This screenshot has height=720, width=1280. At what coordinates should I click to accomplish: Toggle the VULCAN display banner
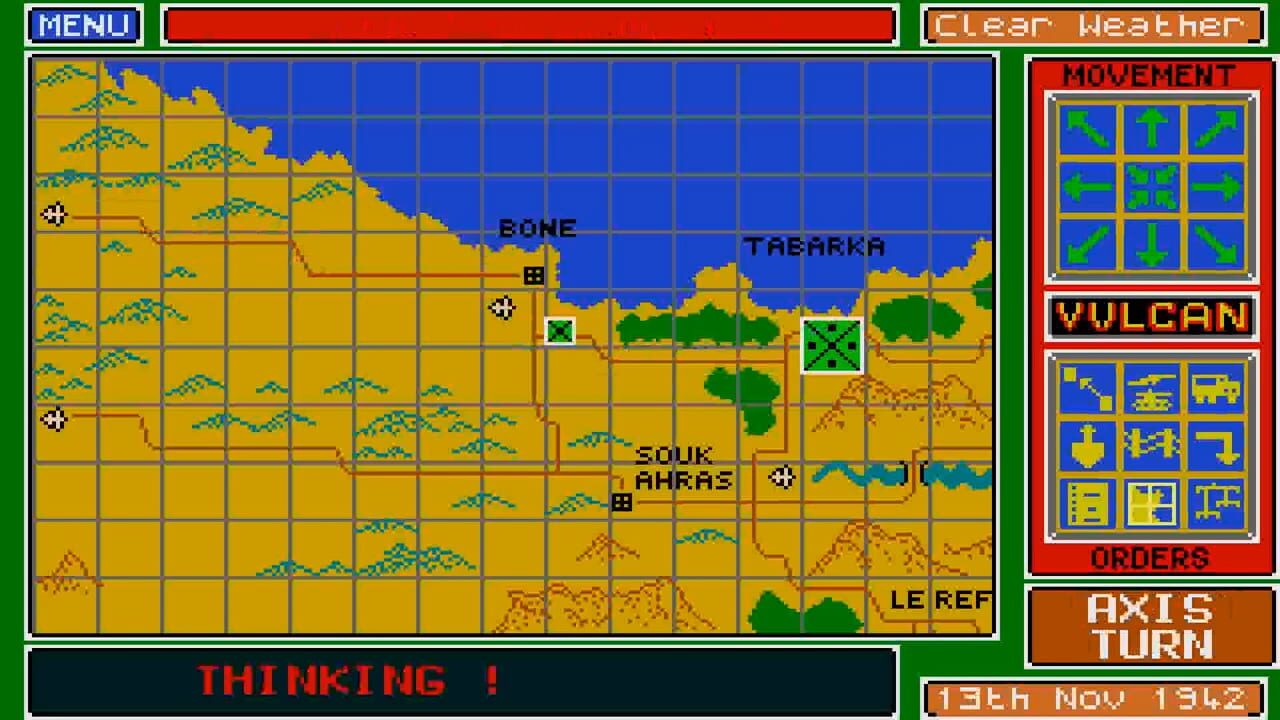[1151, 317]
